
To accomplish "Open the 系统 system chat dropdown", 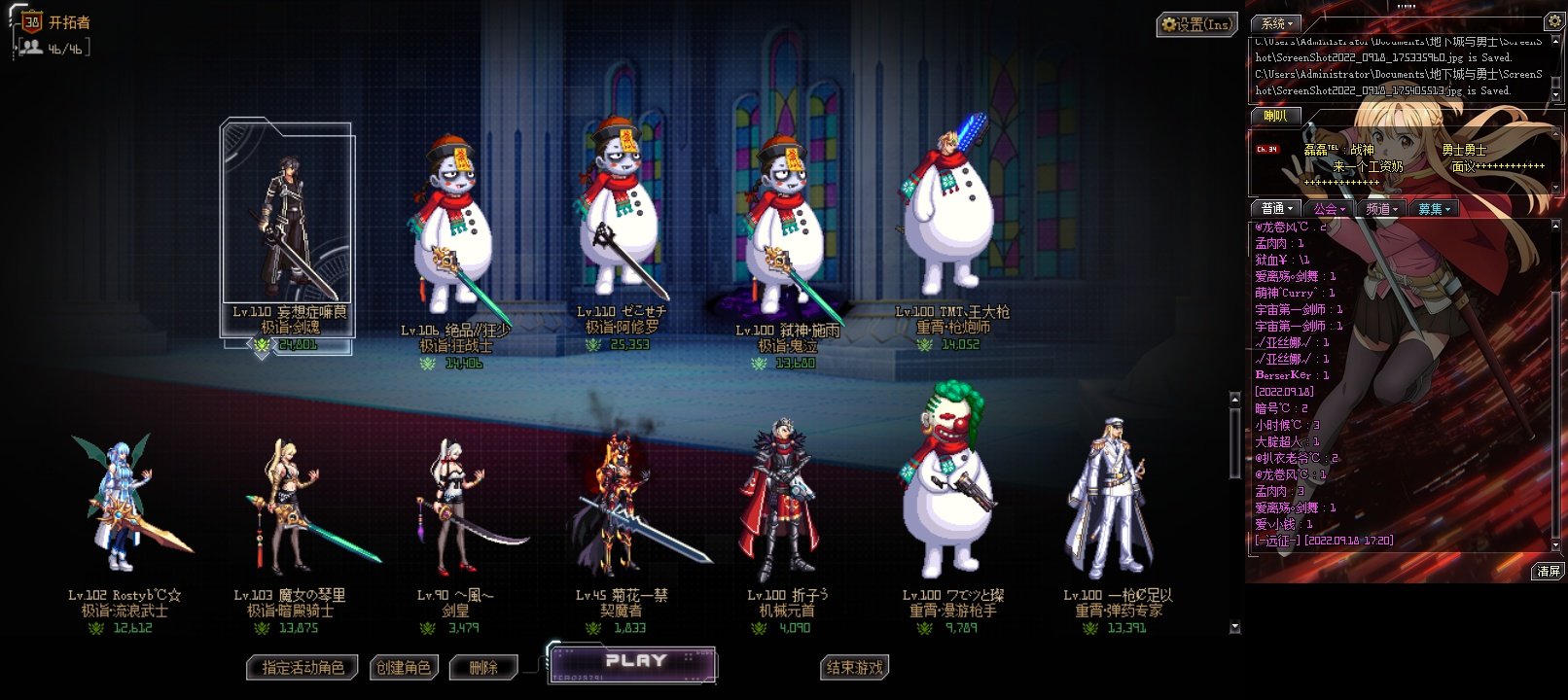I will point(1277,23).
